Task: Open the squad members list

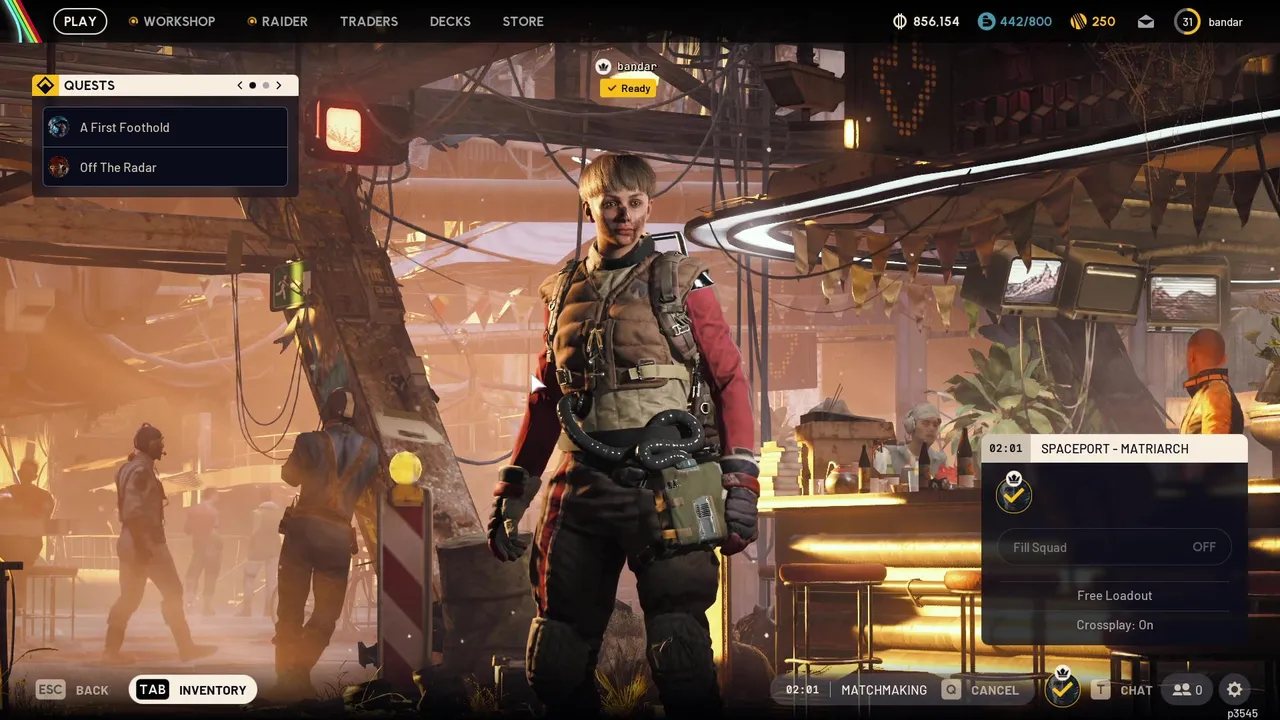Action: coord(1187,690)
